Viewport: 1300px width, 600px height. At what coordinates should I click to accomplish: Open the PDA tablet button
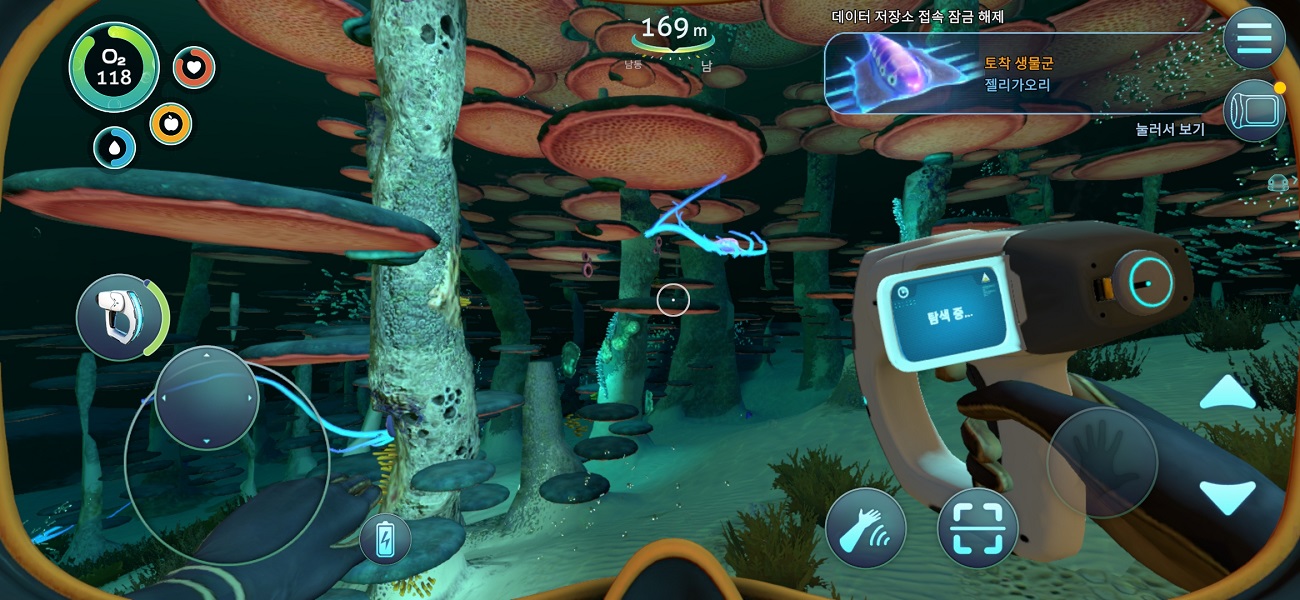(1253, 110)
